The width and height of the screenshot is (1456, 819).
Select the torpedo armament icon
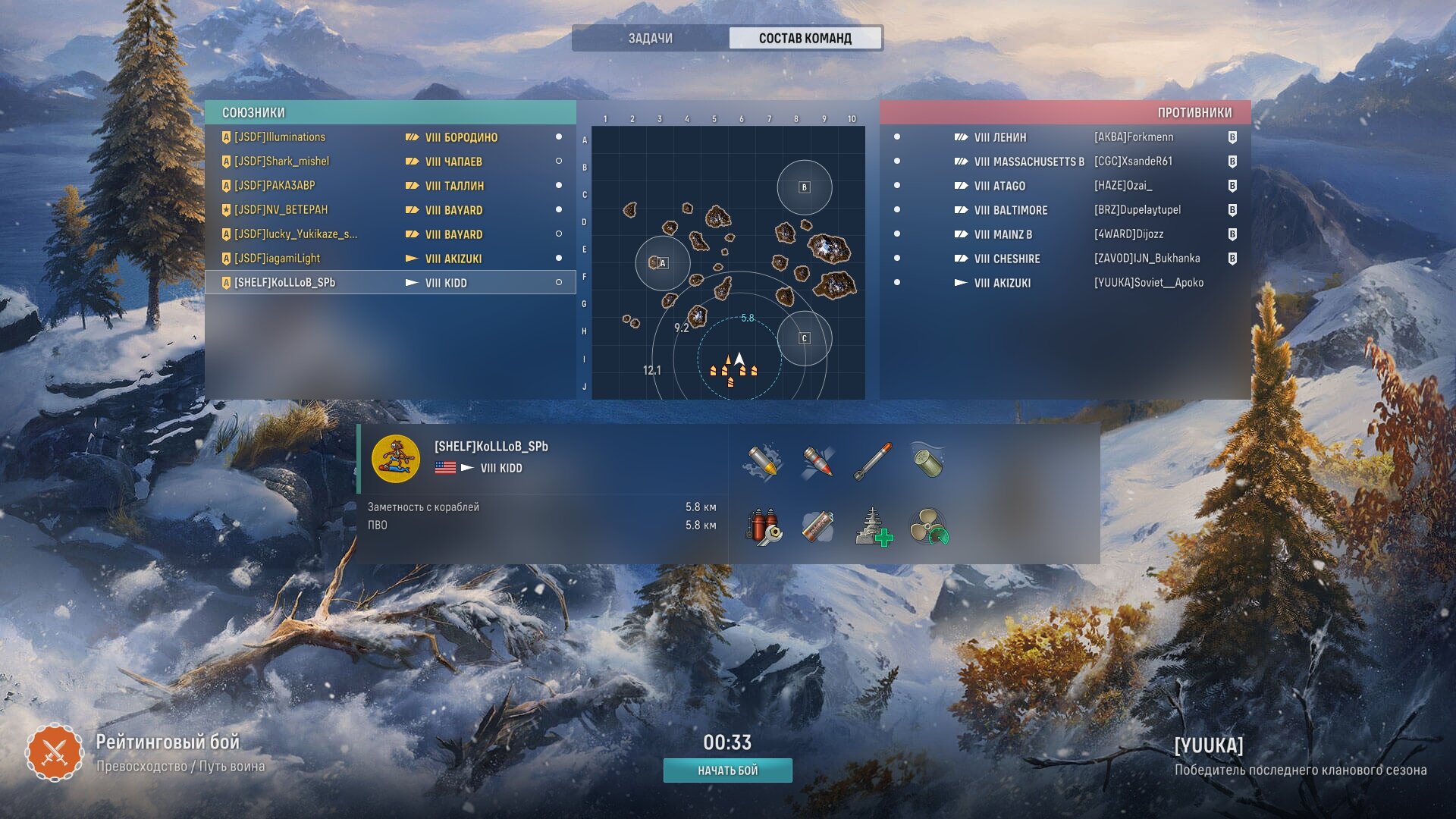pyautogui.click(x=873, y=461)
